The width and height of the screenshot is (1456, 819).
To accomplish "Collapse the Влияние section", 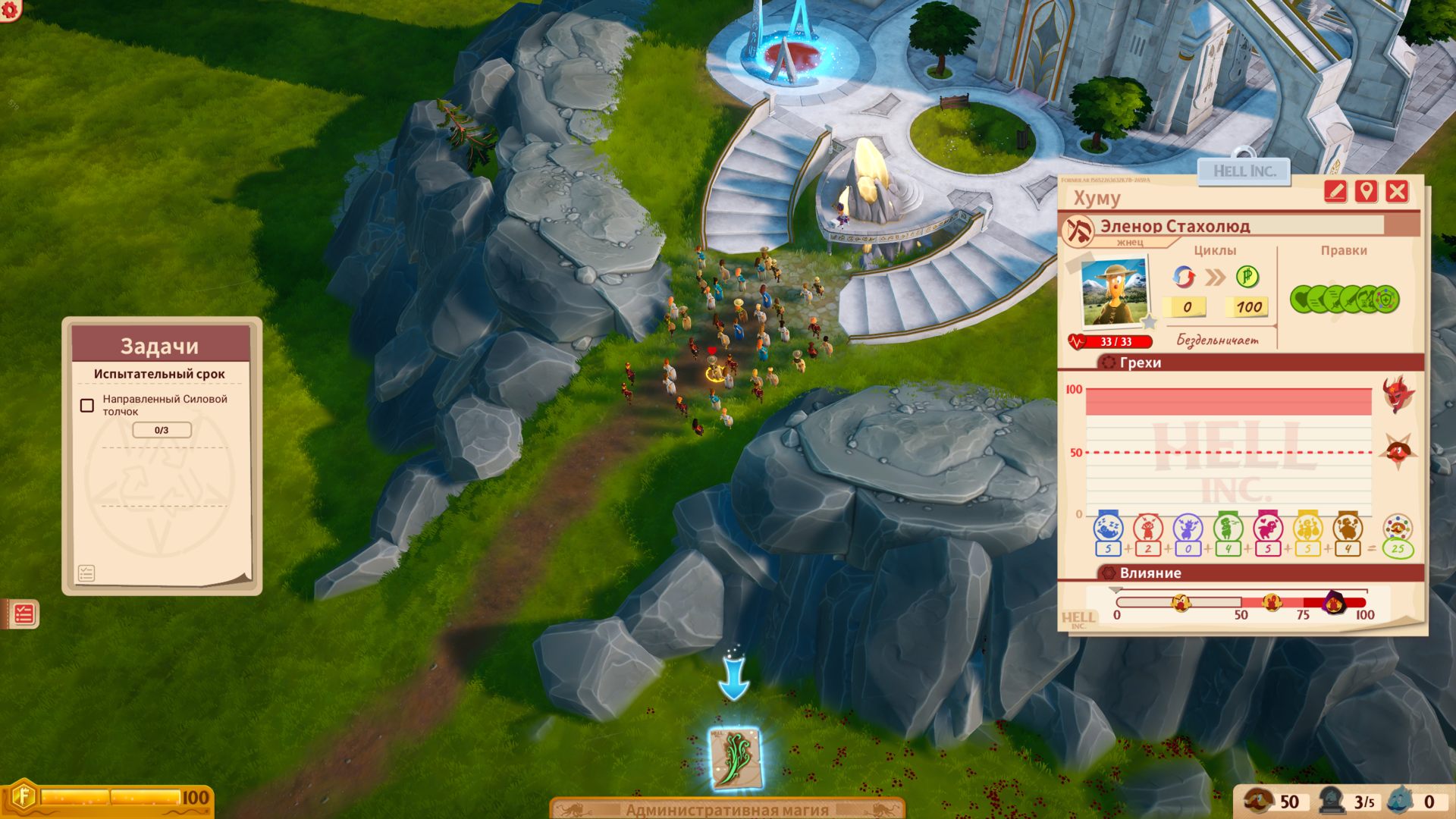I will click(1148, 573).
